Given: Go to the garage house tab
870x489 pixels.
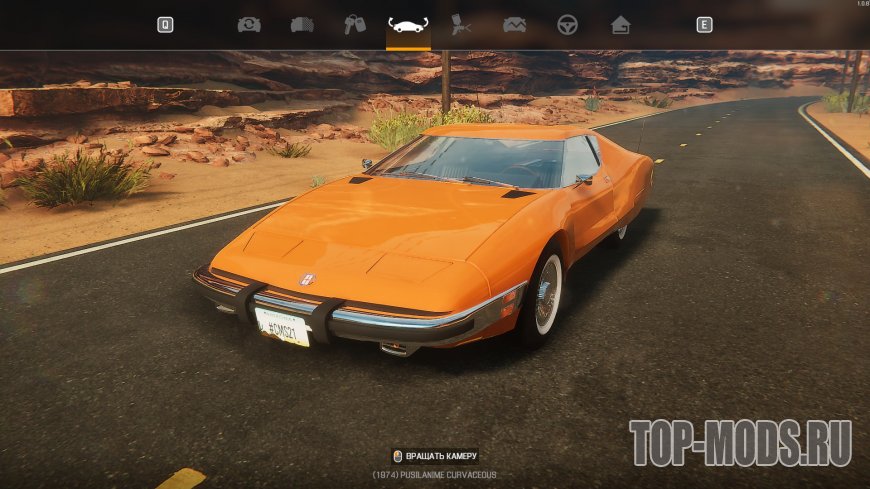Looking at the screenshot, I should coord(620,25).
